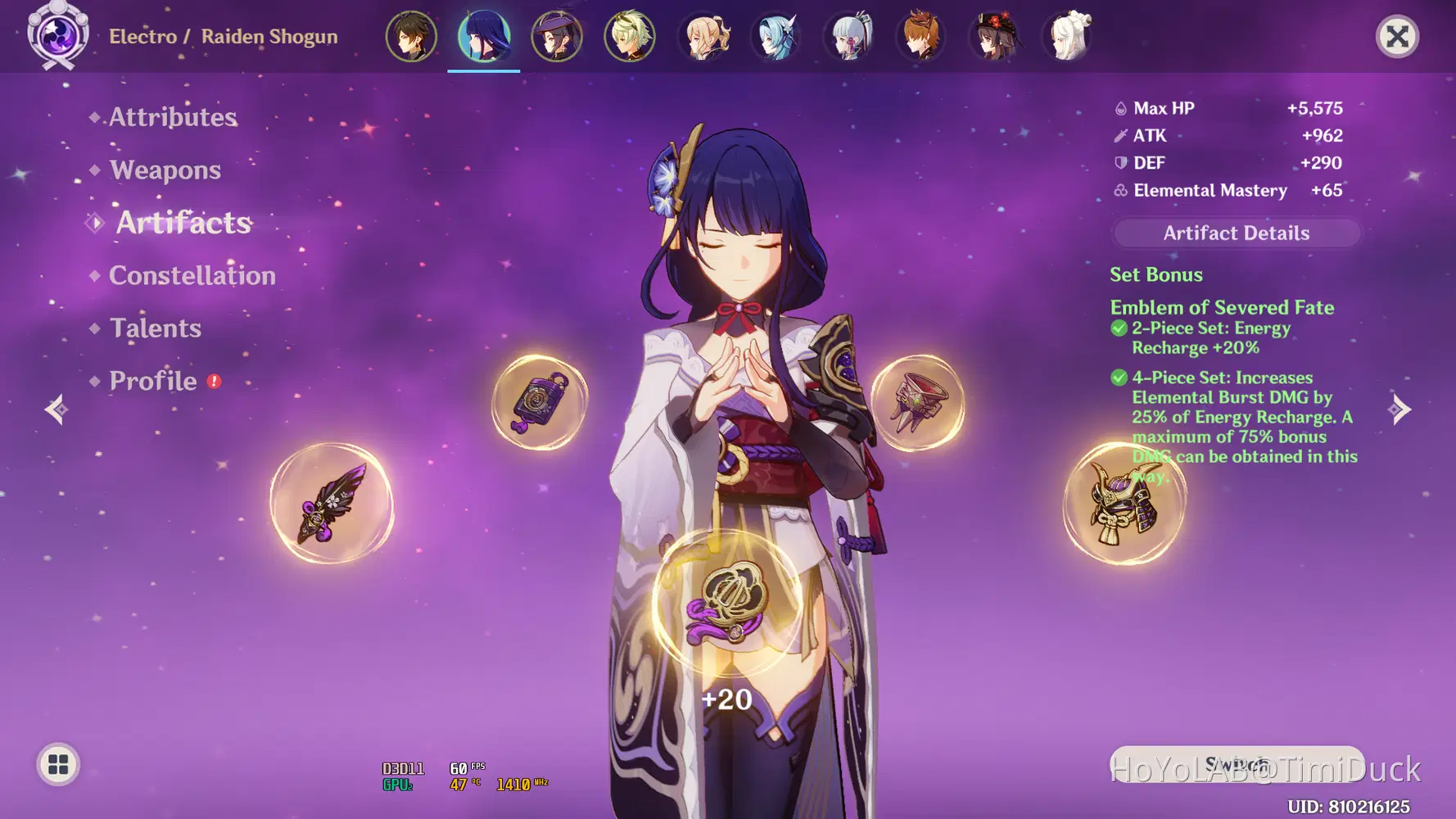Screen dimensions: 1456x819
Task: Select the red goblet artifact slot
Action: click(917, 402)
